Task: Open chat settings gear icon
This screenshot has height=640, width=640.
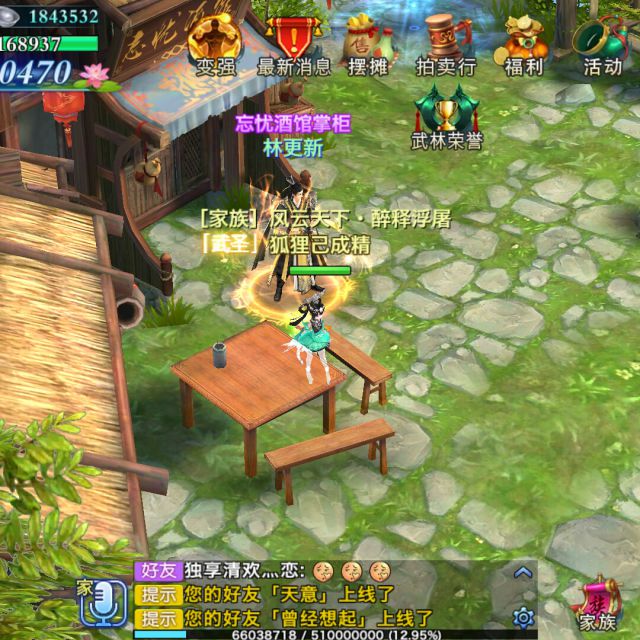Action: coord(521,616)
